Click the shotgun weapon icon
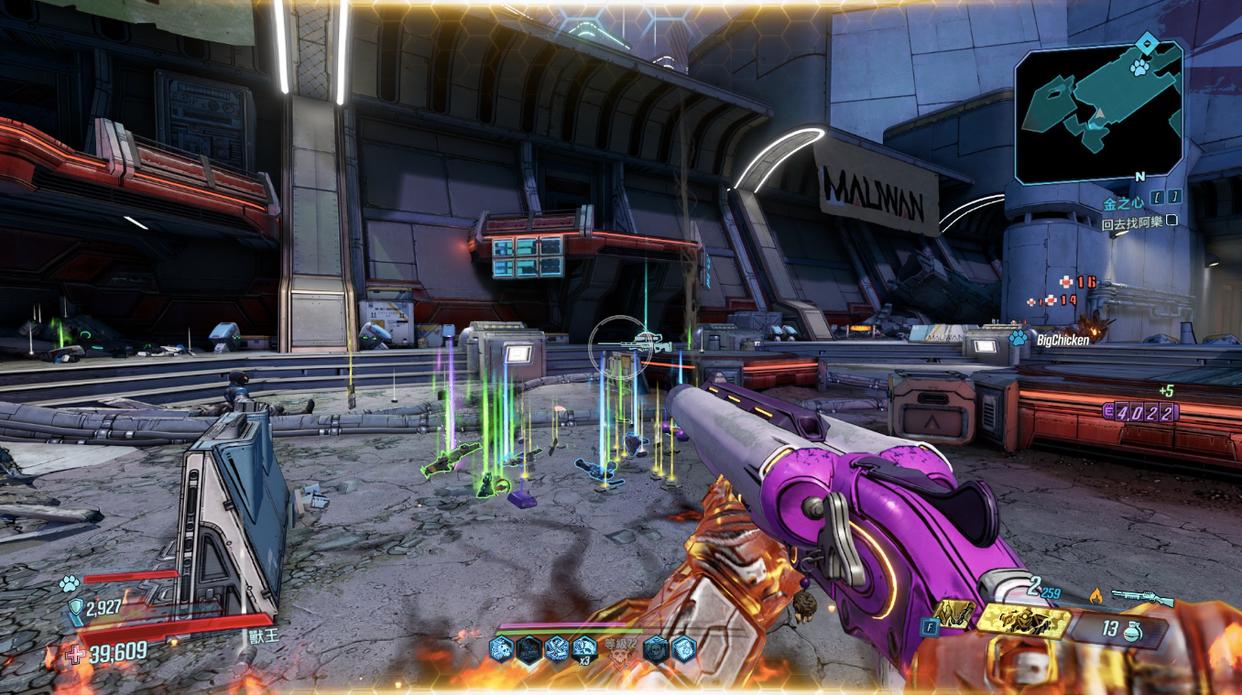 click(x=1142, y=597)
